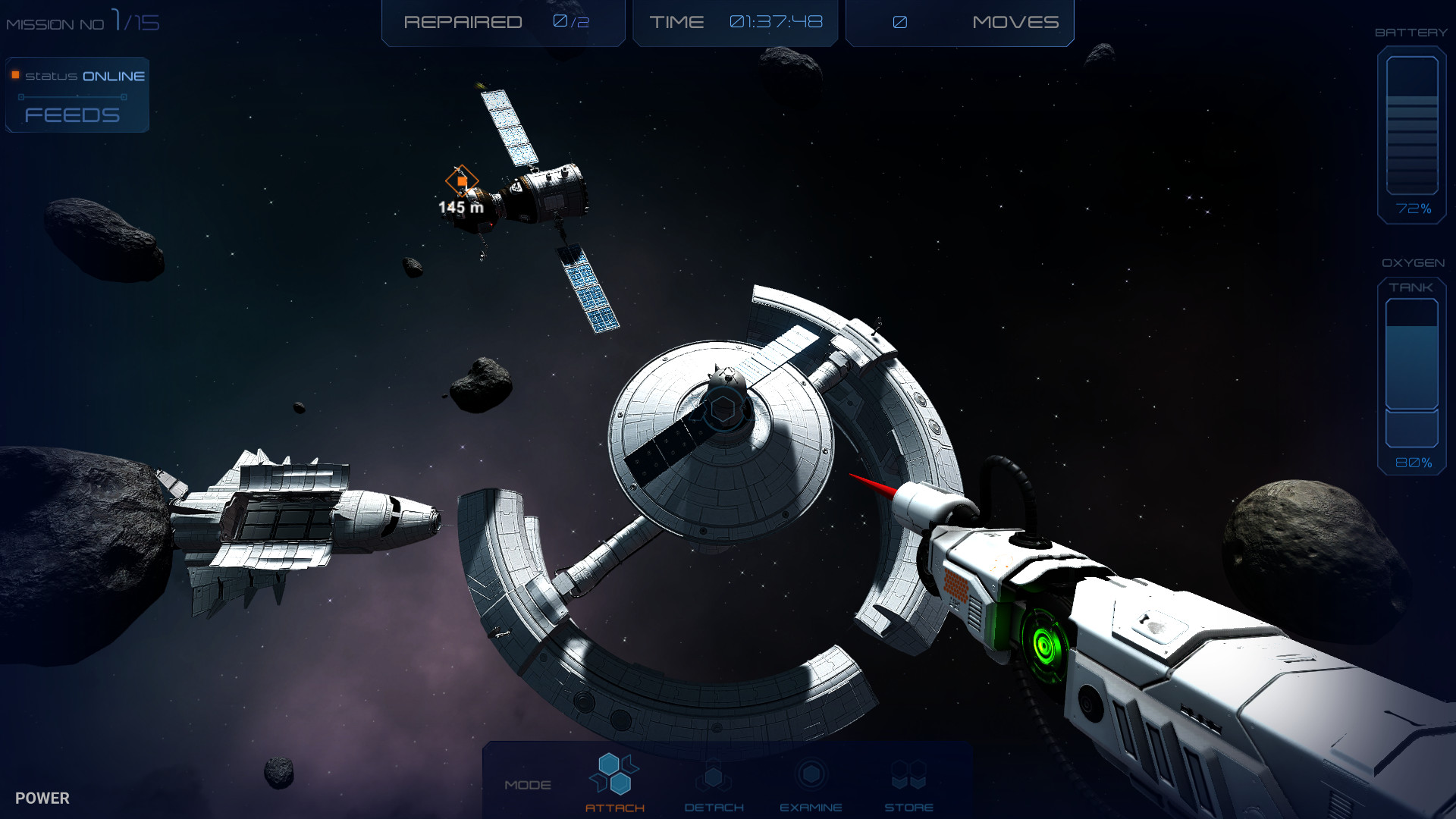The height and width of the screenshot is (819, 1456).
Task: Toggle the green power ring on the robotic arm
Action: coord(1045,647)
